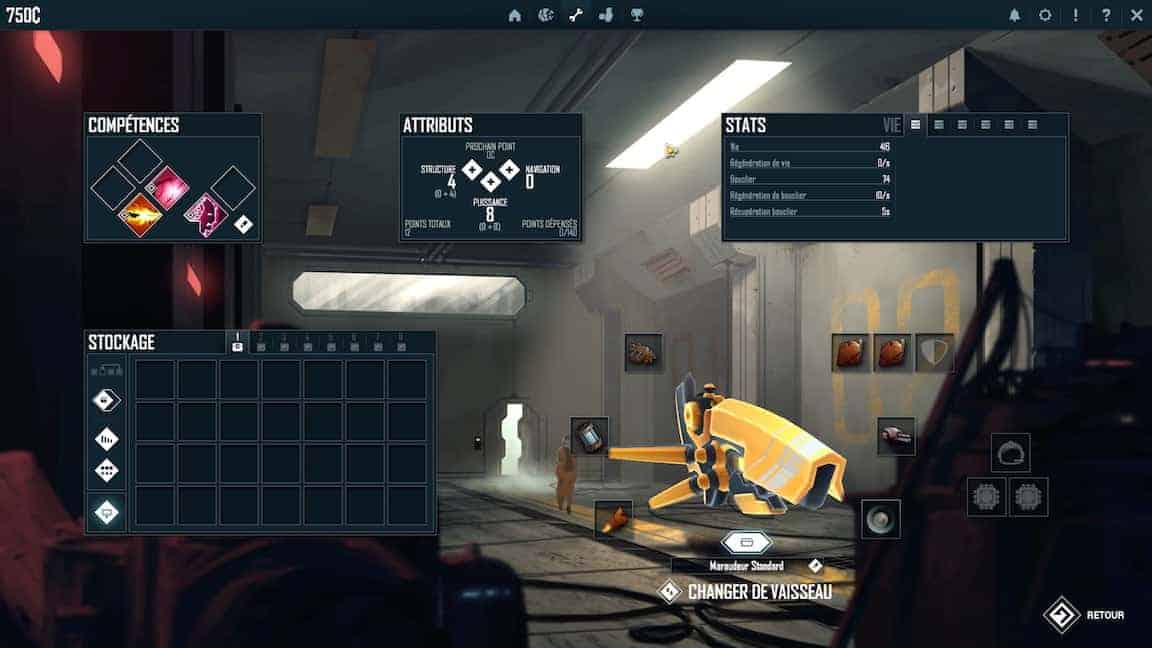Select the orange flame skill in Compétences
The width and height of the screenshot is (1152, 648).
tap(140, 214)
